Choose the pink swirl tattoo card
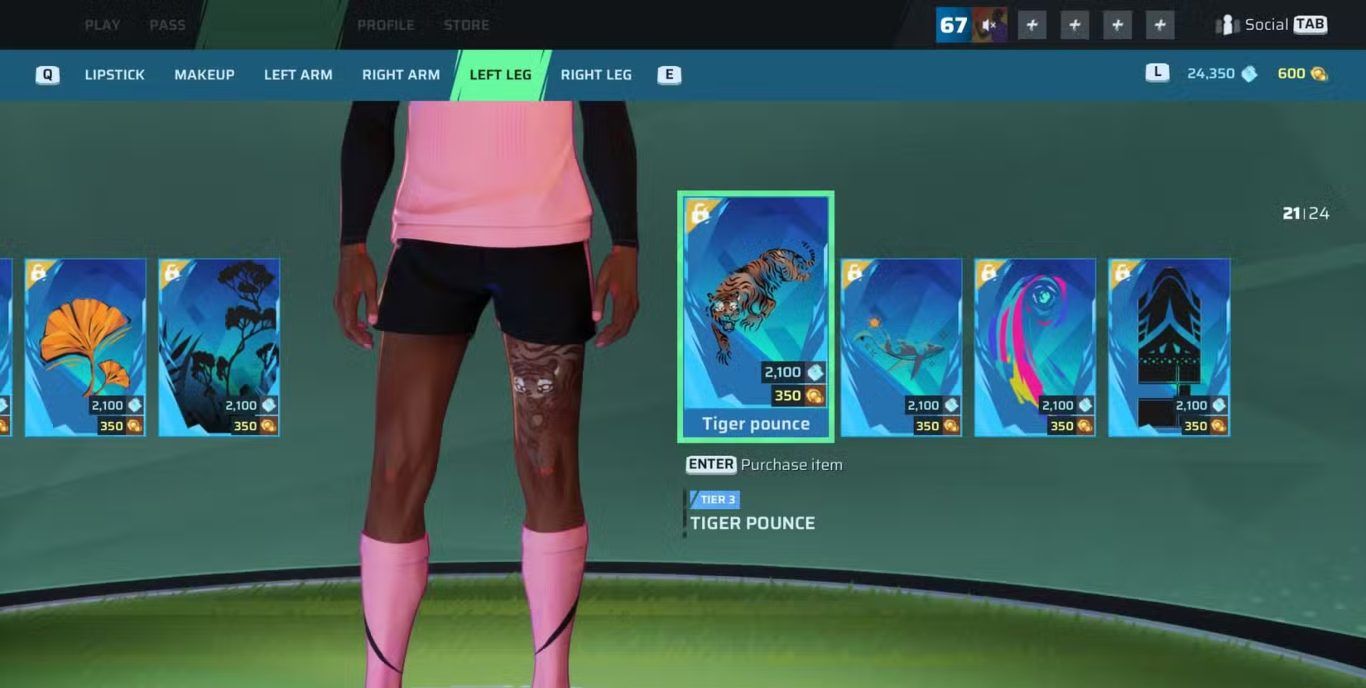Screen dimensions: 1366x688 coord(1035,347)
